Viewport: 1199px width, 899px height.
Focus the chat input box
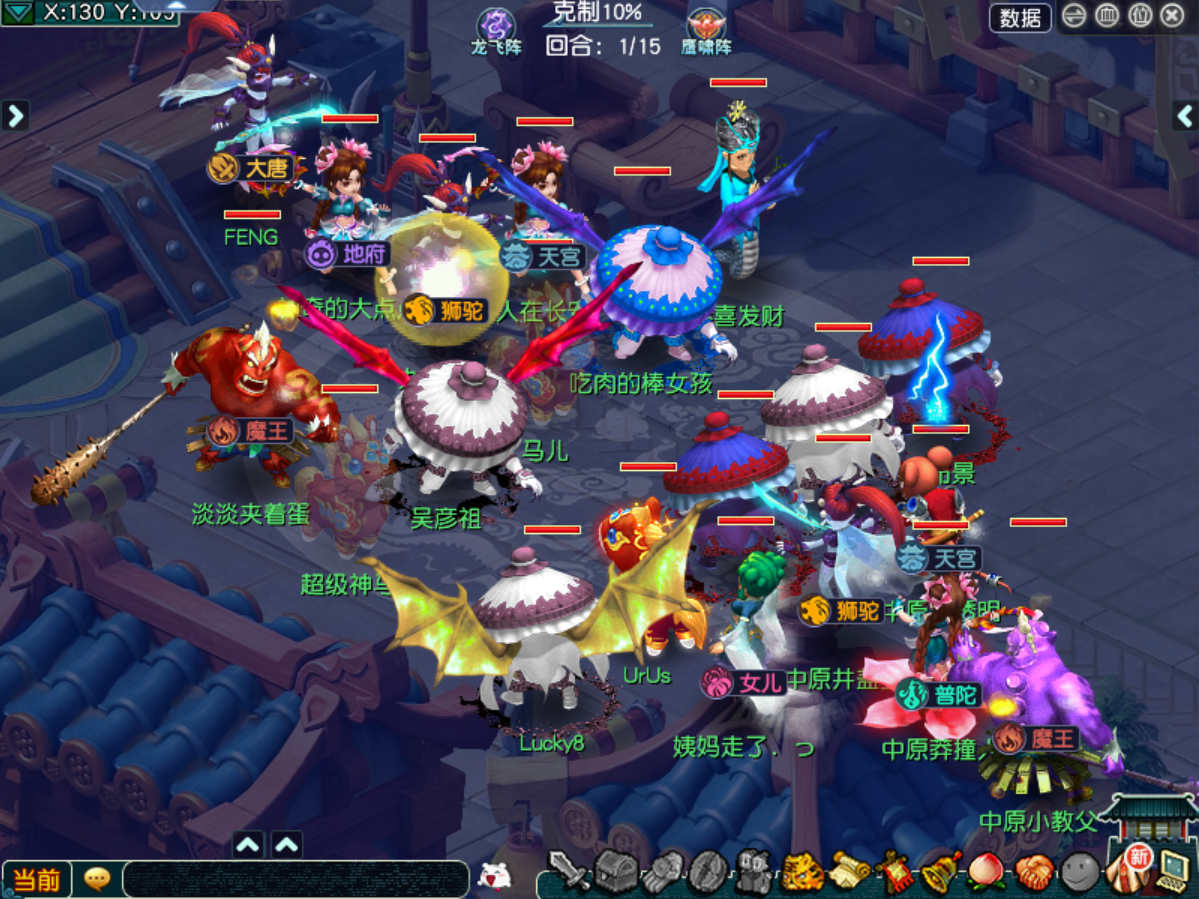[295, 879]
